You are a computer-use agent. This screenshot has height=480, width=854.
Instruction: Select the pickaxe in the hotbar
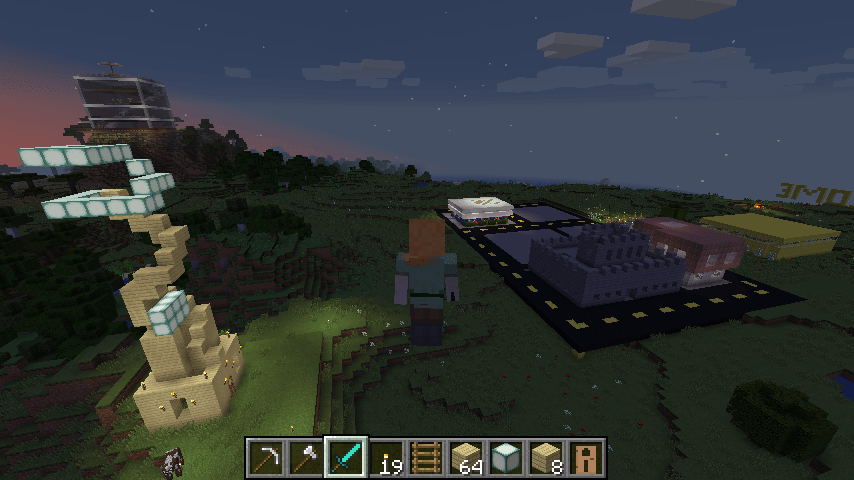click(x=267, y=457)
